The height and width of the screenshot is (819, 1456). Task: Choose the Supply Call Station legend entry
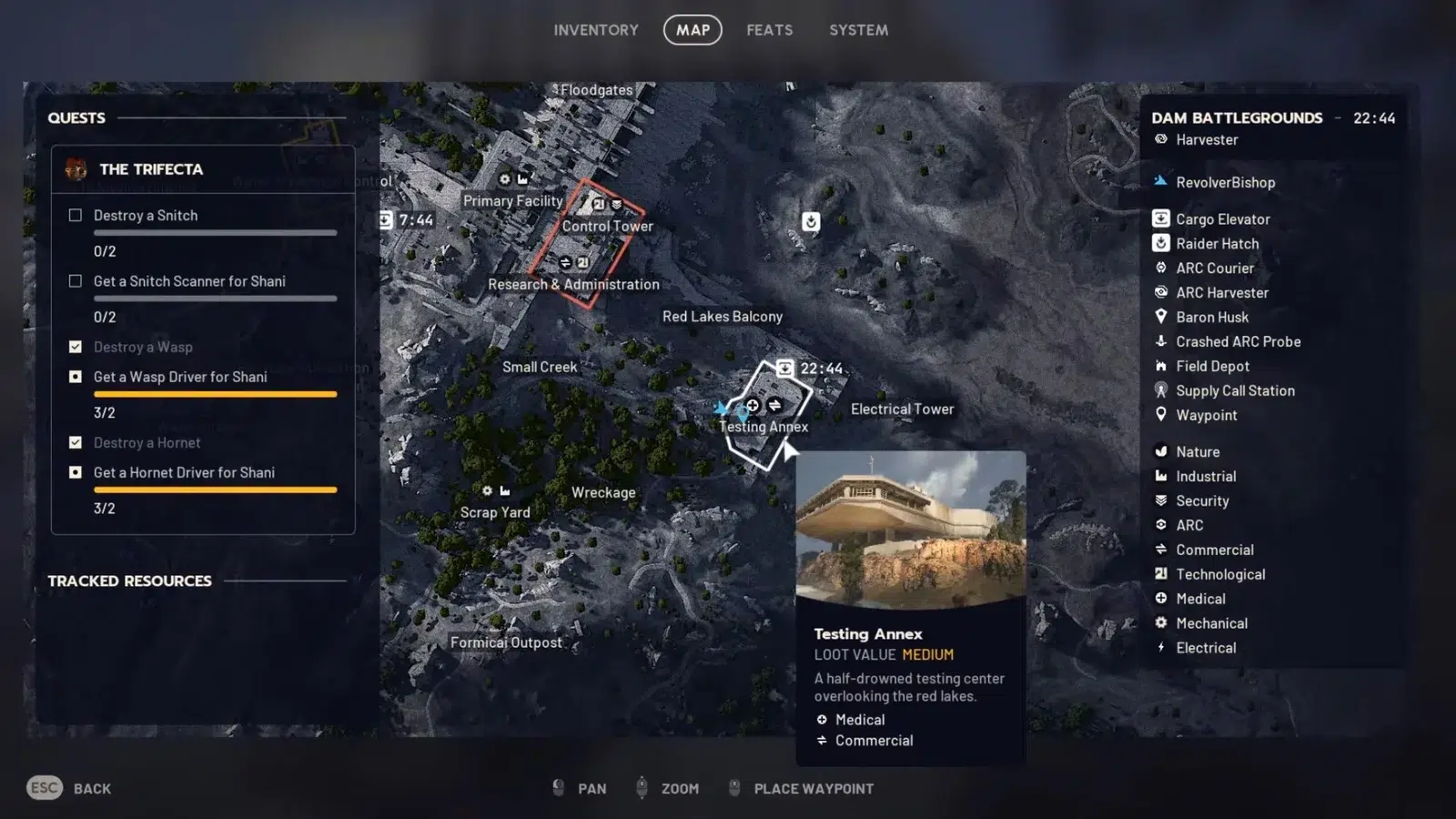[1234, 390]
